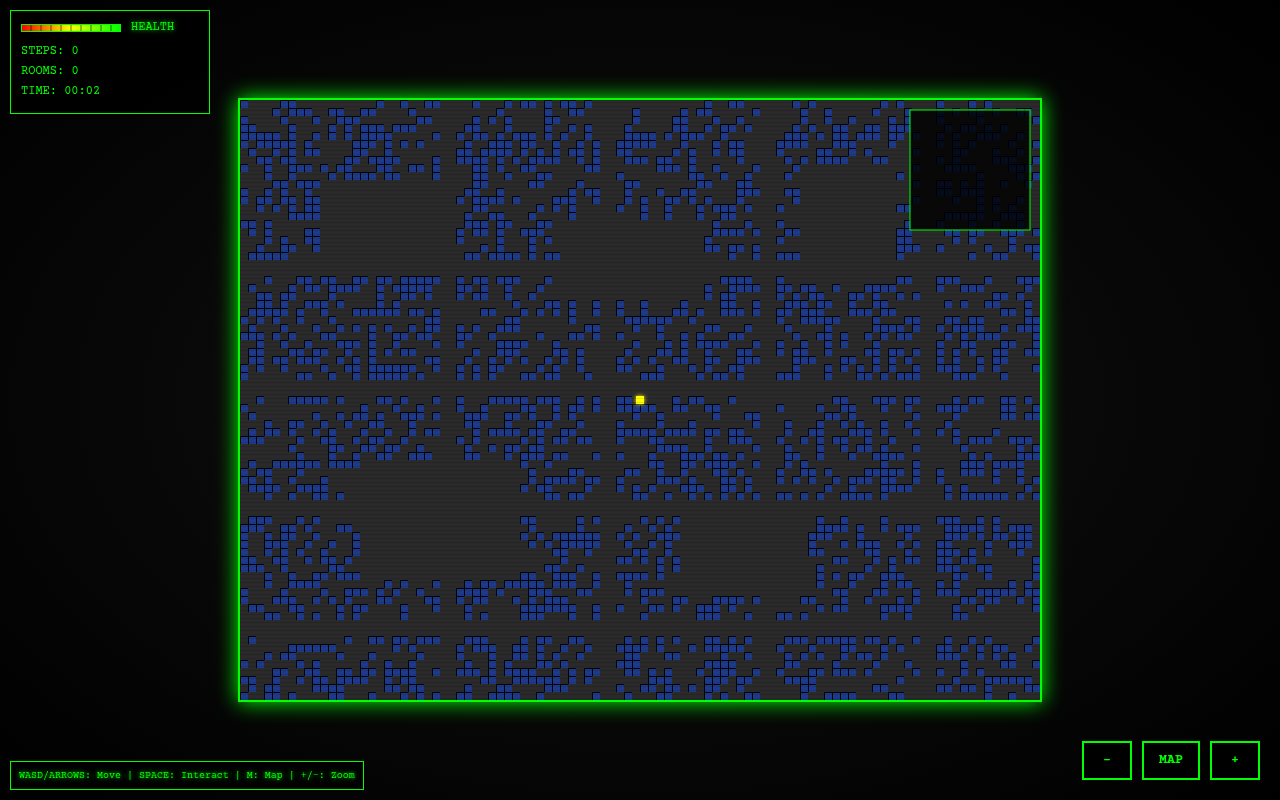Click the minimap panel in the top right

coord(970,168)
